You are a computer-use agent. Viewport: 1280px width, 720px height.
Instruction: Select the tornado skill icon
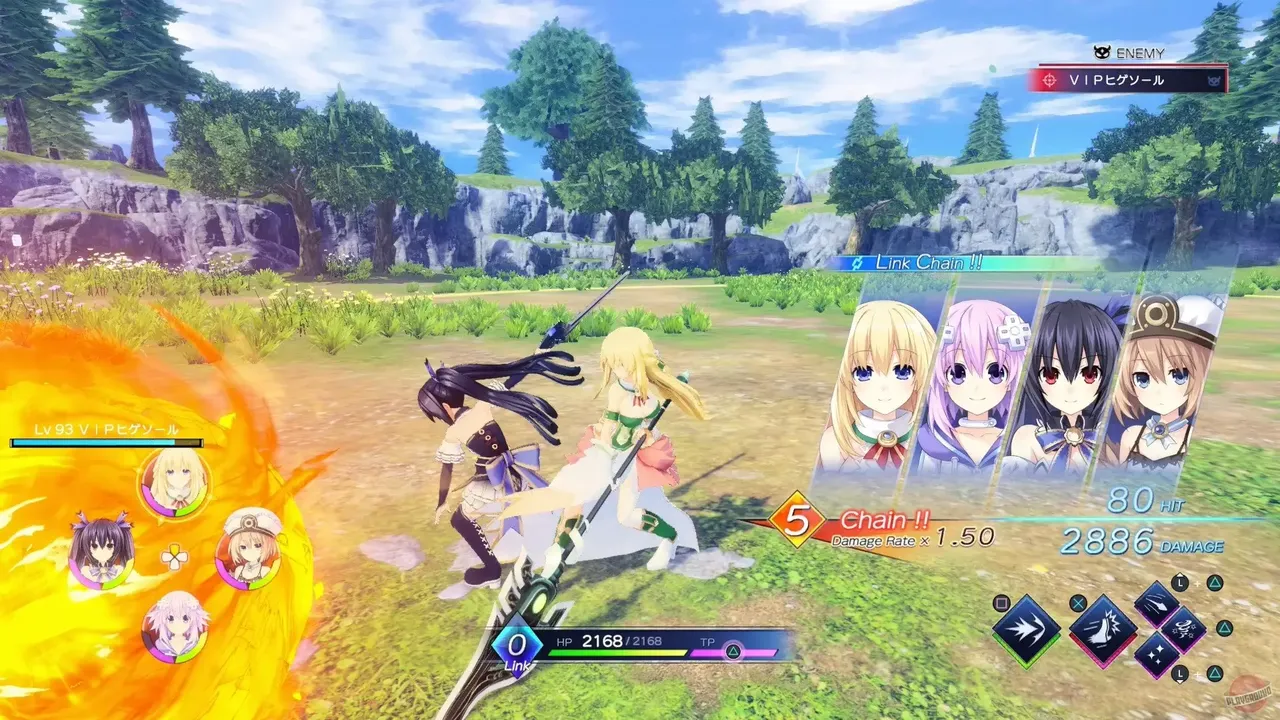pyautogui.click(x=1184, y=629)
